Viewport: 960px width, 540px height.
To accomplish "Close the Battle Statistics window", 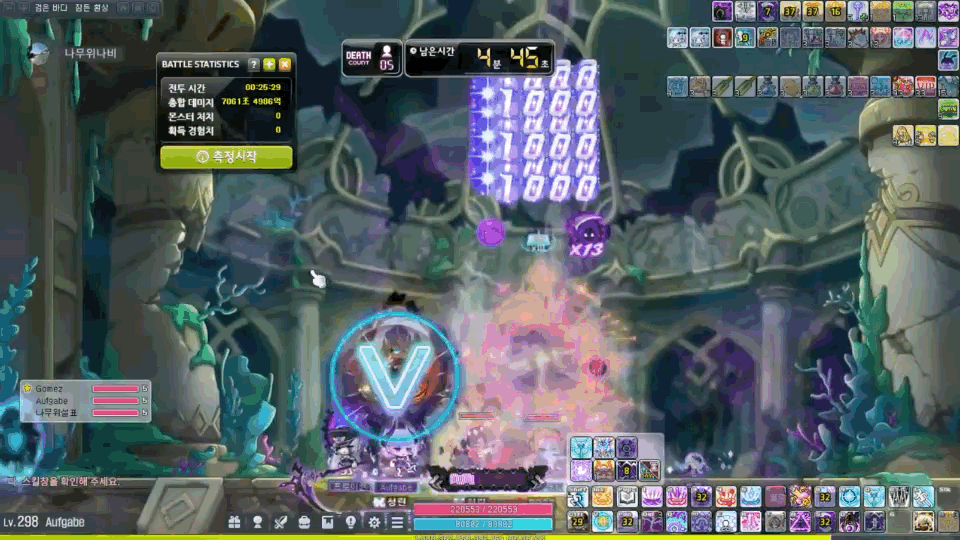I will (284, 64).
